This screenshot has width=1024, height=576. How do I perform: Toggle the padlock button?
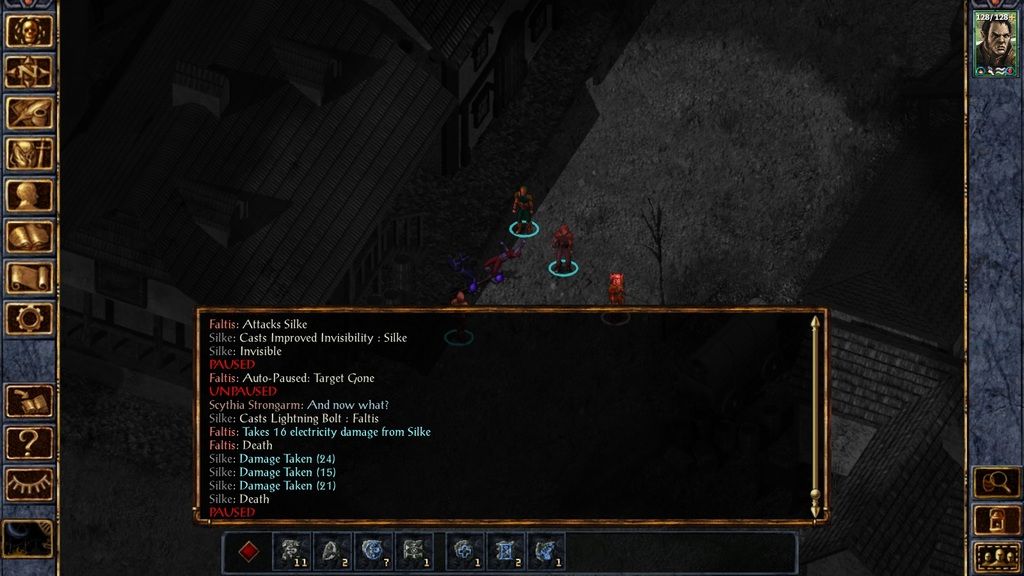click(x=996, y=519)
